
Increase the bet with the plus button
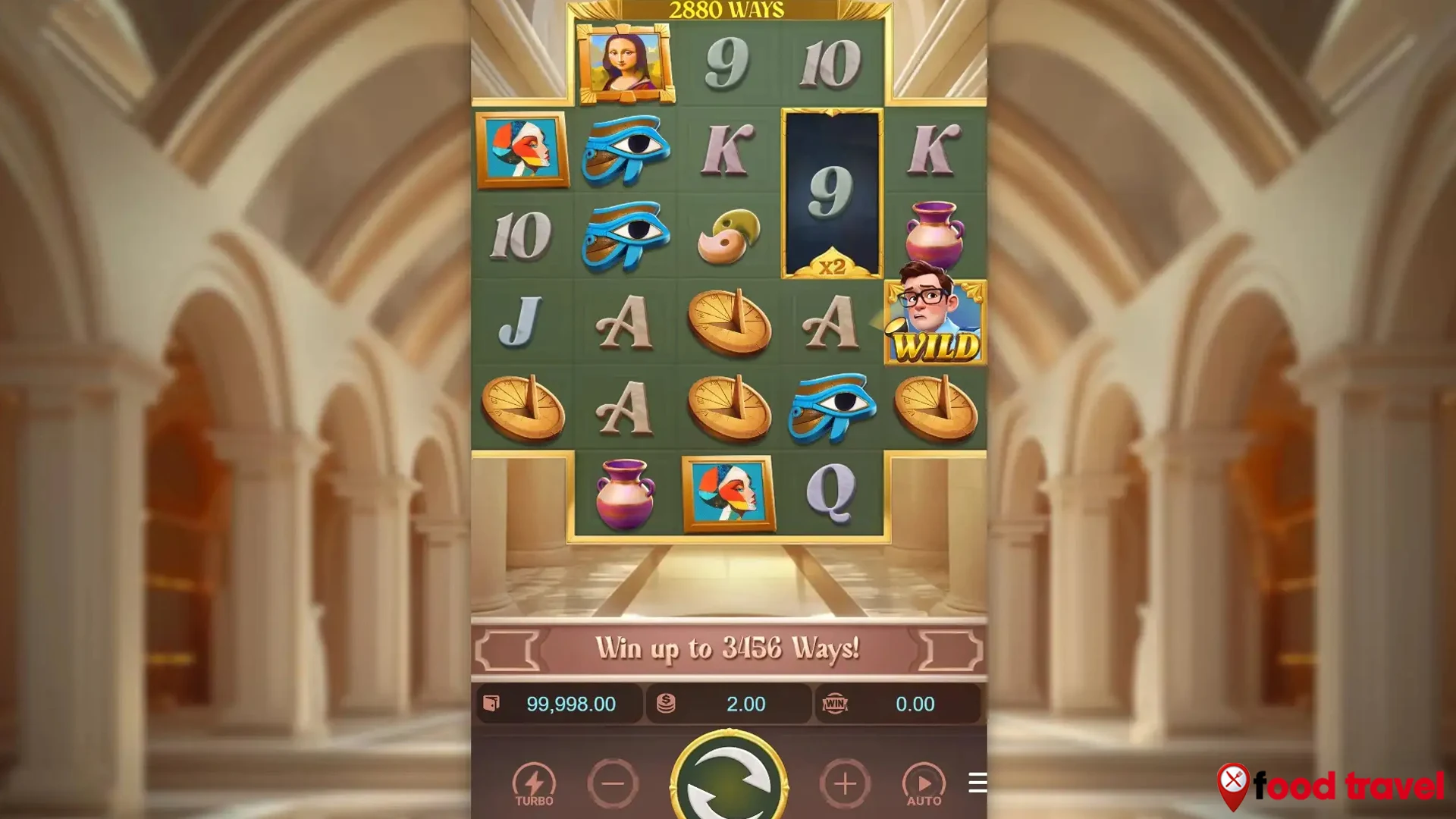coord(845,783)
